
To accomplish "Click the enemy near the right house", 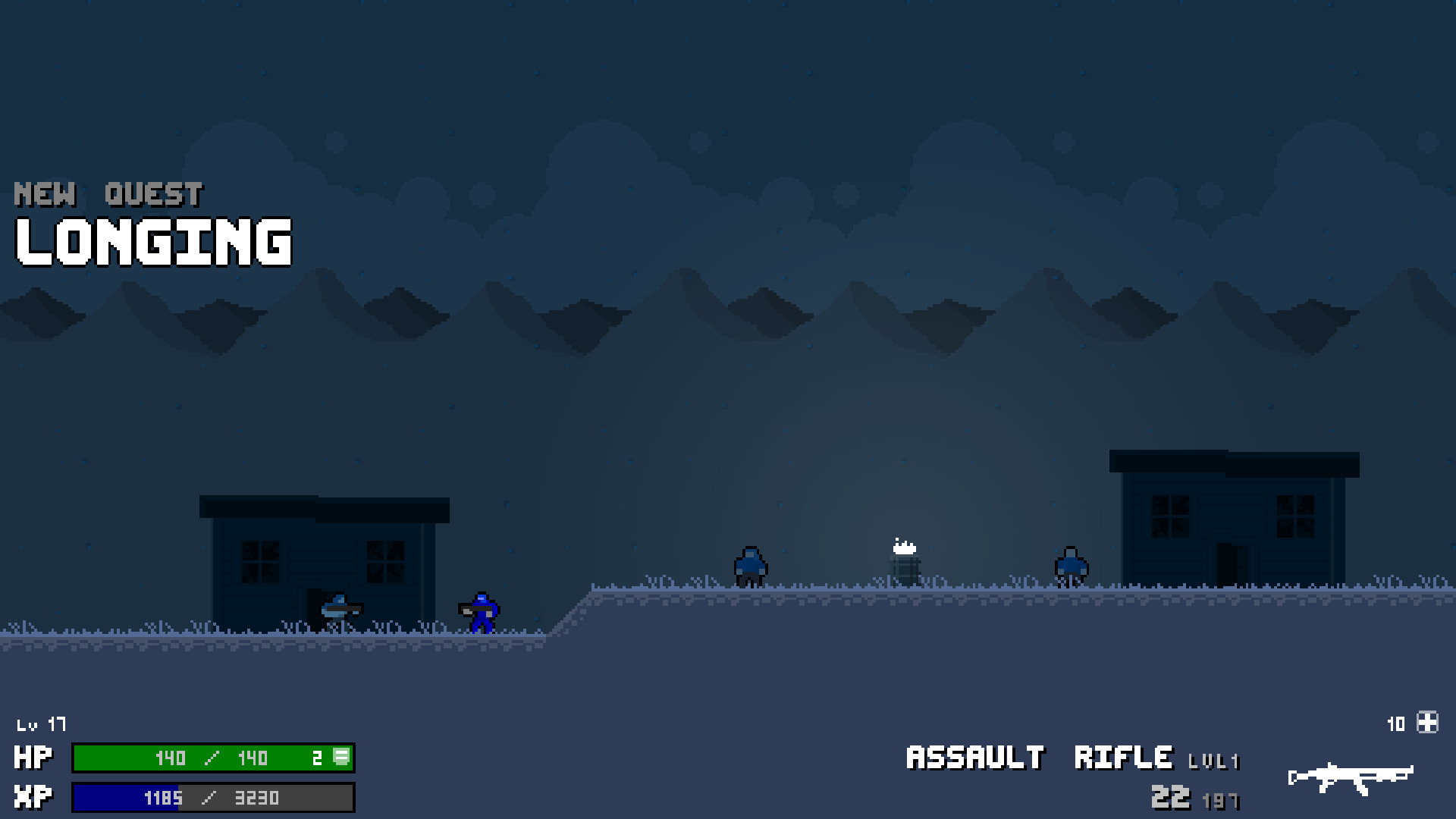I will 1072,567.
